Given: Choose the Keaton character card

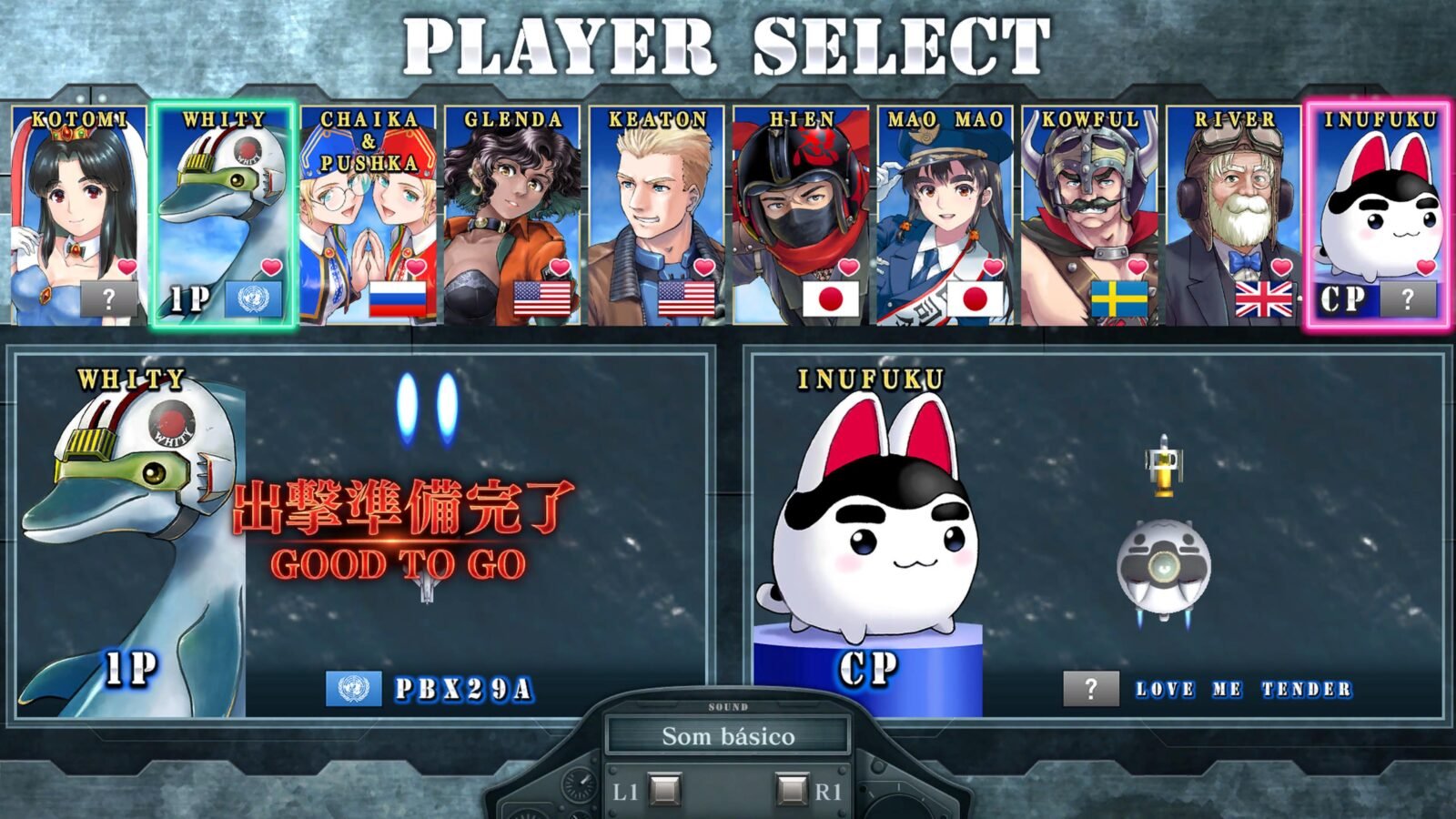Looking at the screenshot, I should 656,216.
